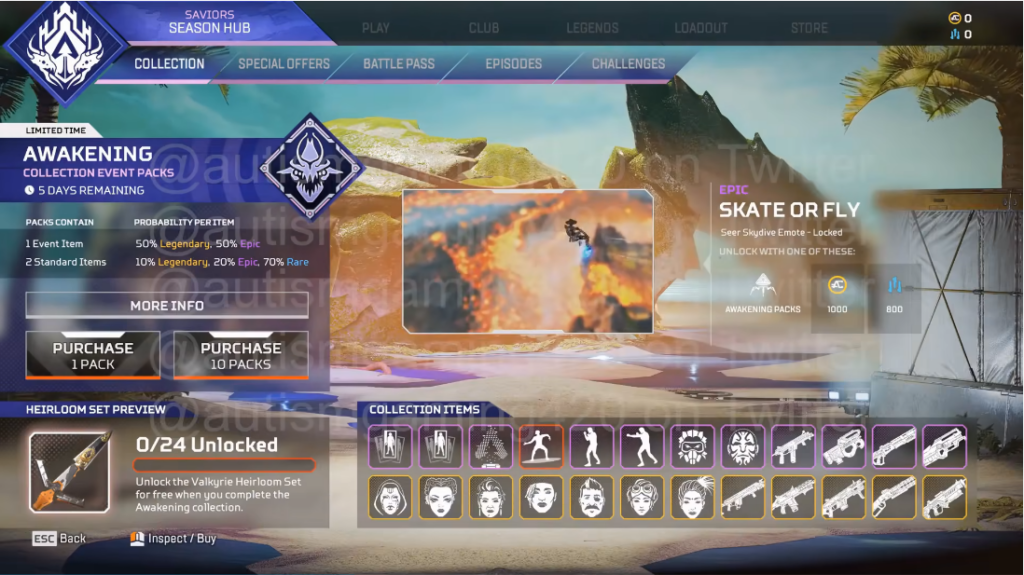1024x575 pixels.
Task: Select the Collection tab
Action: [169, 64]
